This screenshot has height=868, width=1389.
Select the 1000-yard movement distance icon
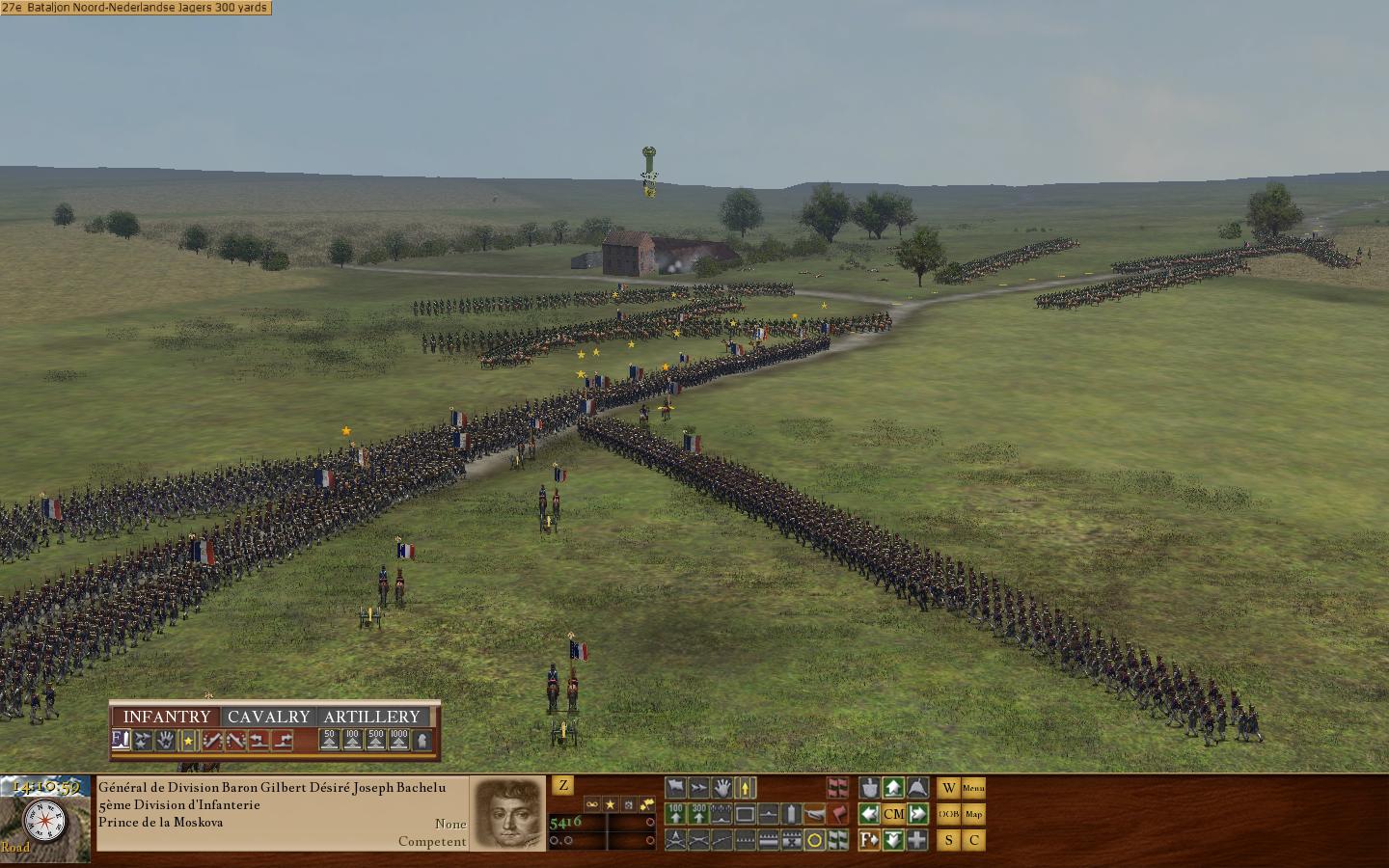[399, 740]
